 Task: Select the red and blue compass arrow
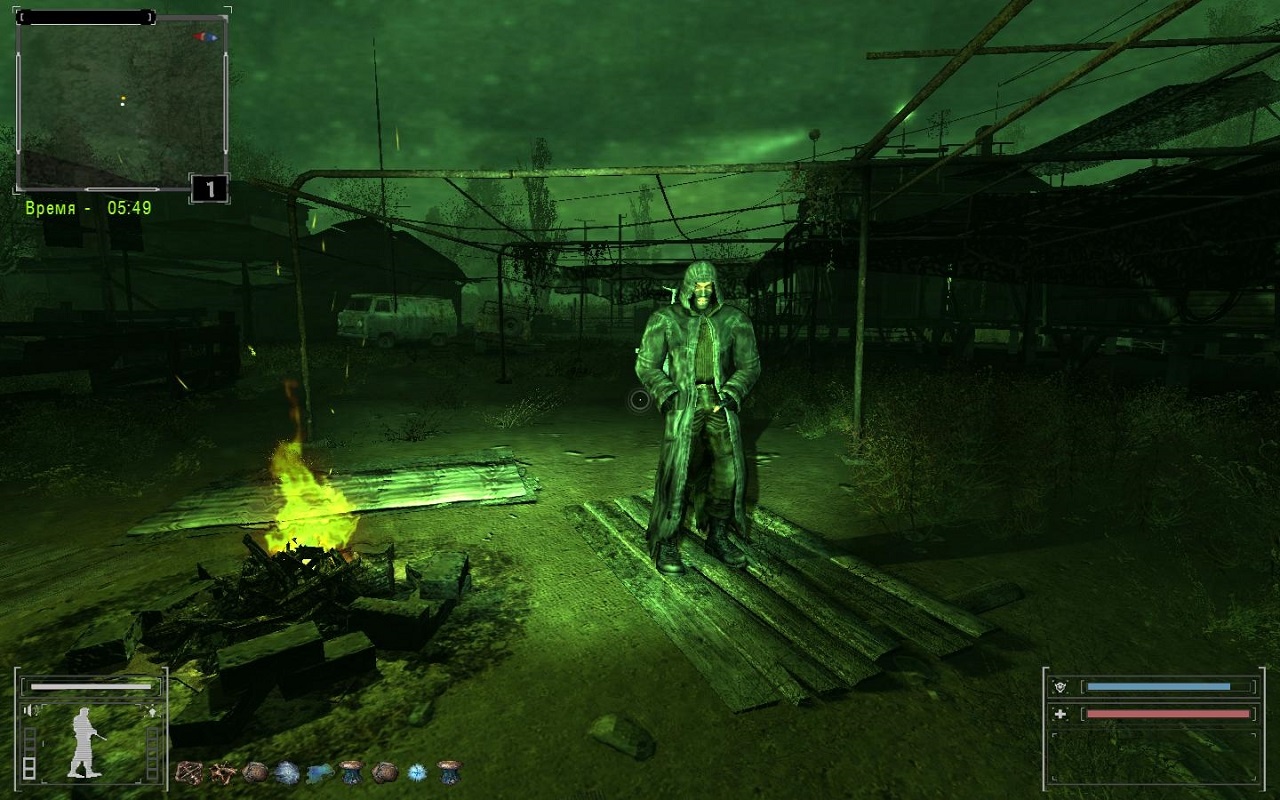pos(207,37)
